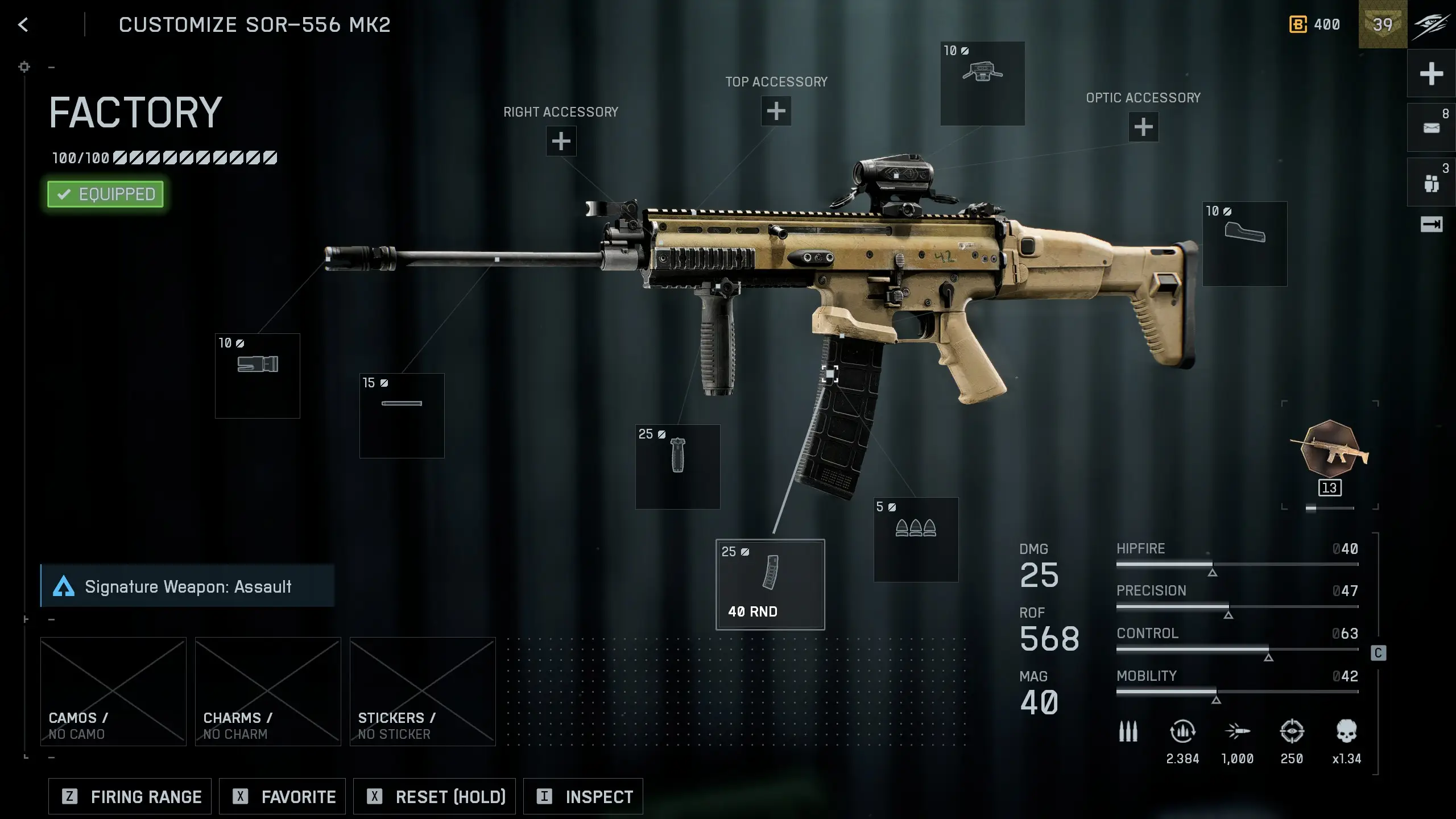Viewport: 1456px width, 819px height.
Task: Expand the OPTIC ACCESSORY slot
Action: point(1143,126)
